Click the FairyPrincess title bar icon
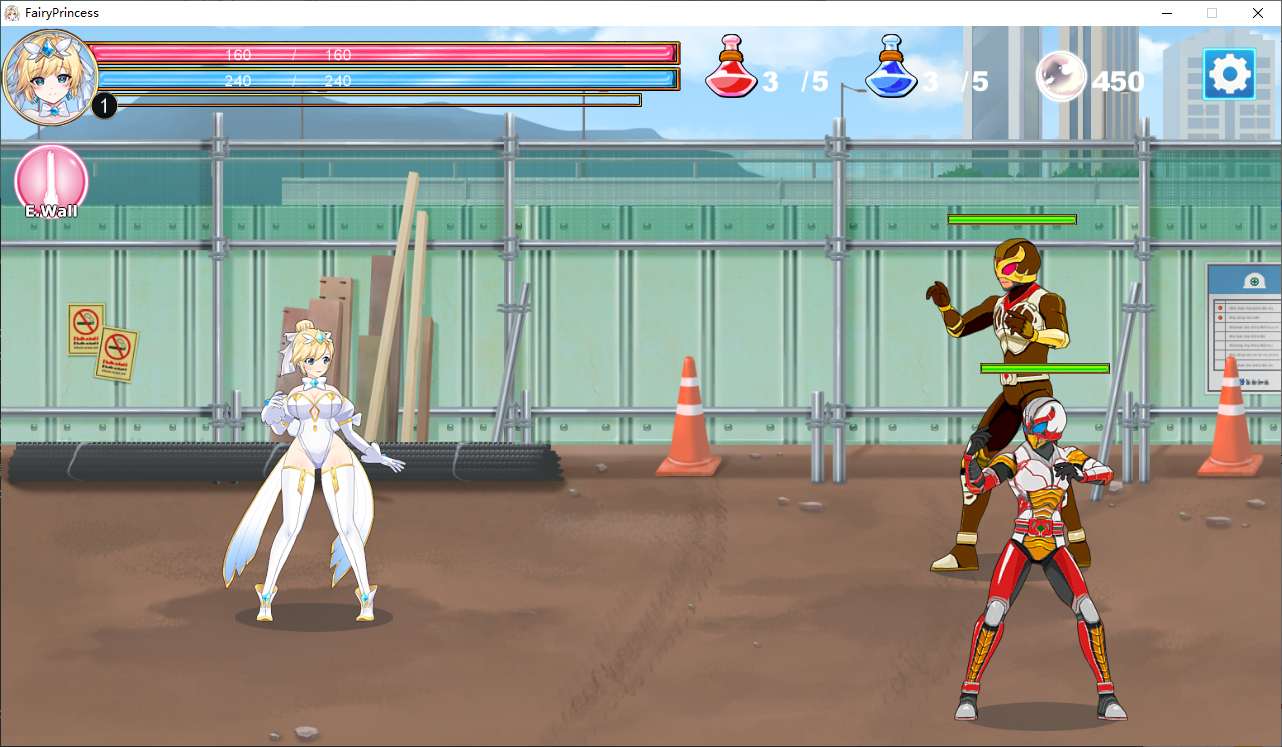1282x747 pixels. [x=11, y=12]
